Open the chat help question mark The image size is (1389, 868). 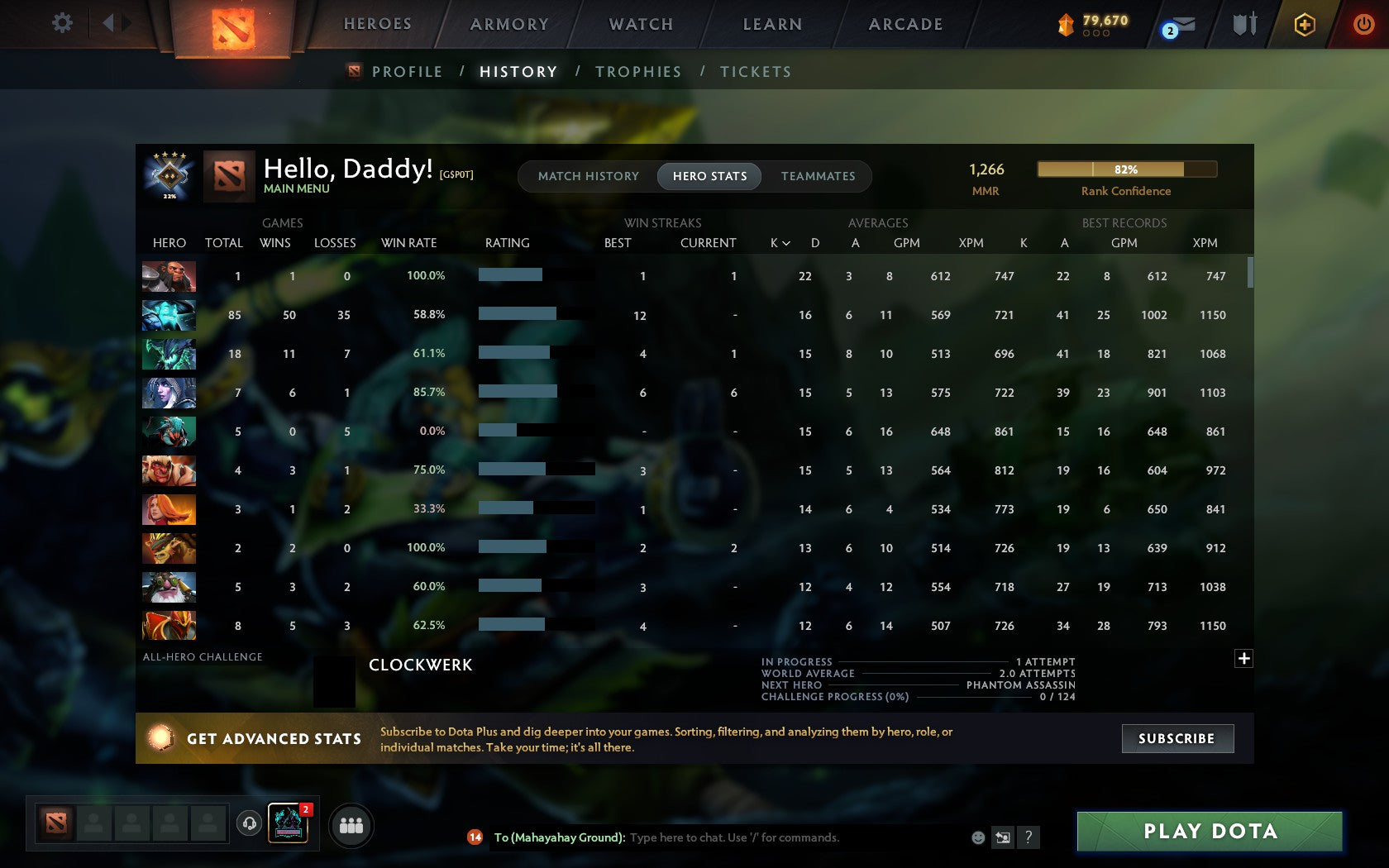pos(1029,837)
